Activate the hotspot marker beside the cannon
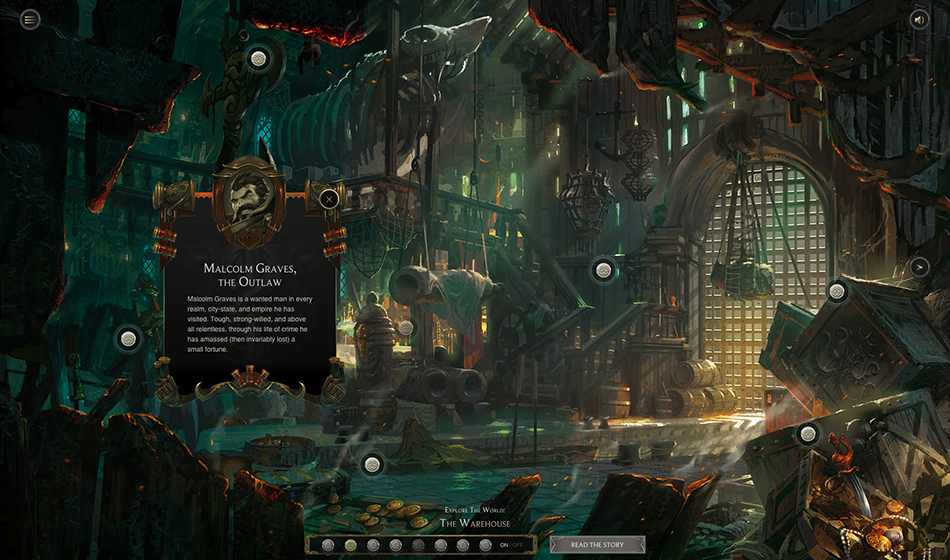 click(x=405, y=327)
